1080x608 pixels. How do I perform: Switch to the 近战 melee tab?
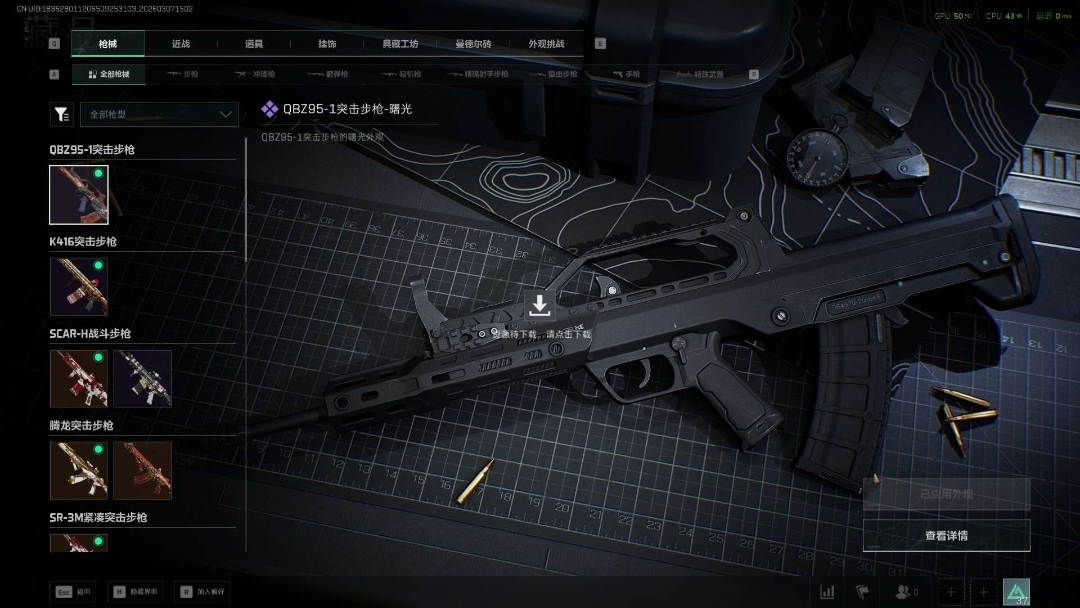(181, 44)
